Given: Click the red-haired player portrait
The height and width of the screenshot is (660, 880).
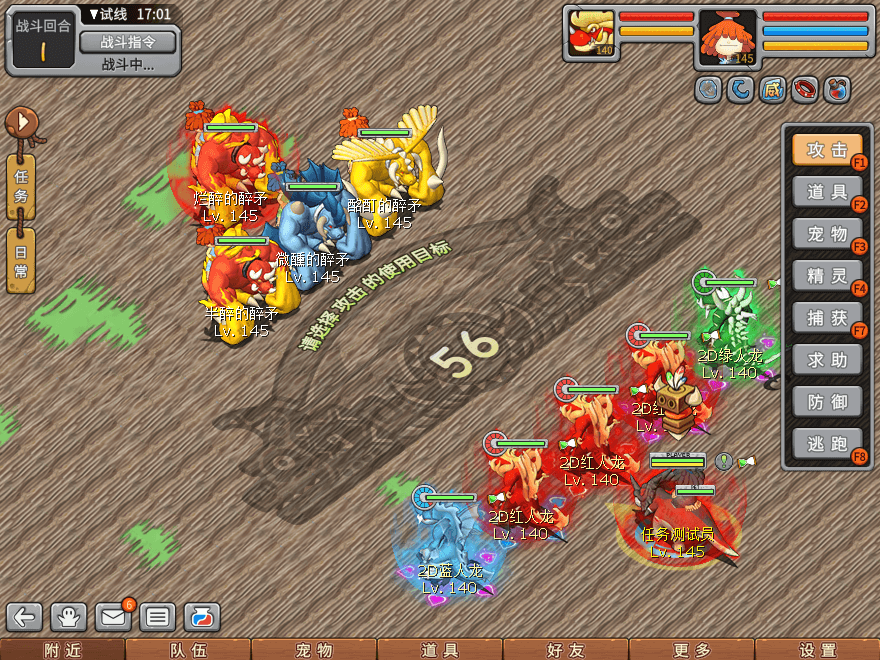Looking at the screenshot, I should coord(727,38).
